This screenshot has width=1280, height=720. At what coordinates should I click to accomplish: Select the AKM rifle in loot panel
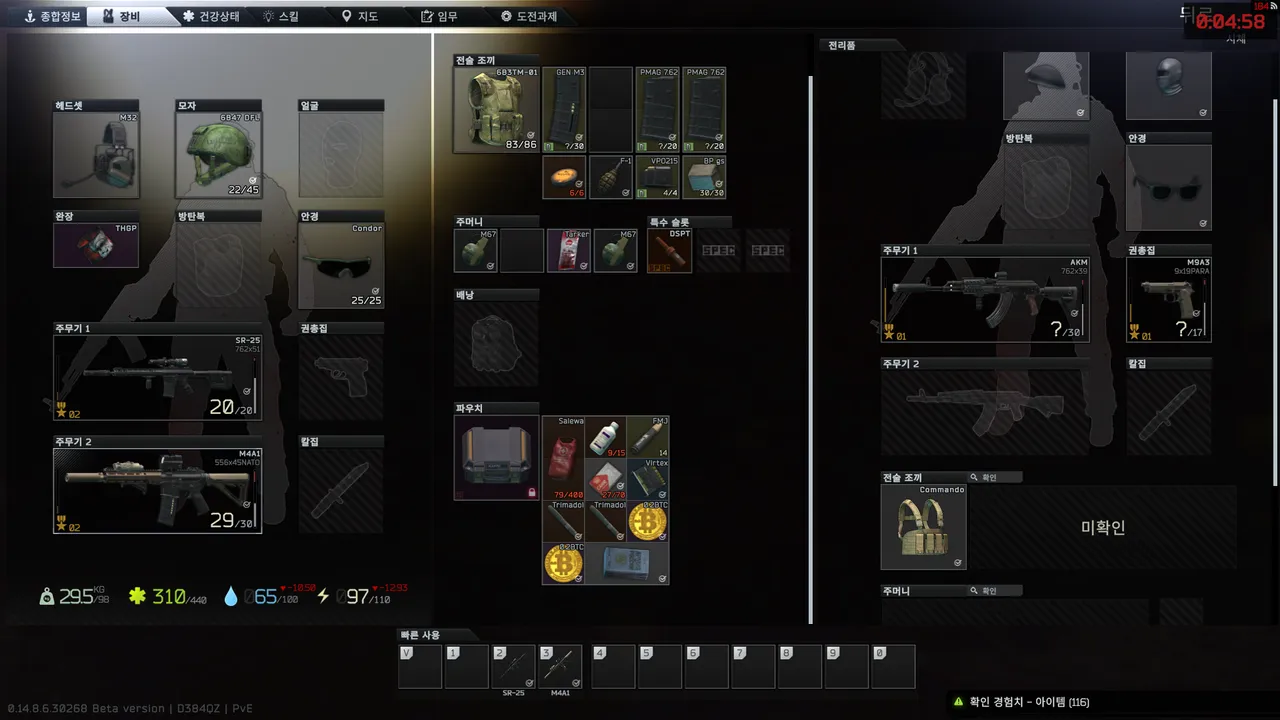click(x=984, y=299)
